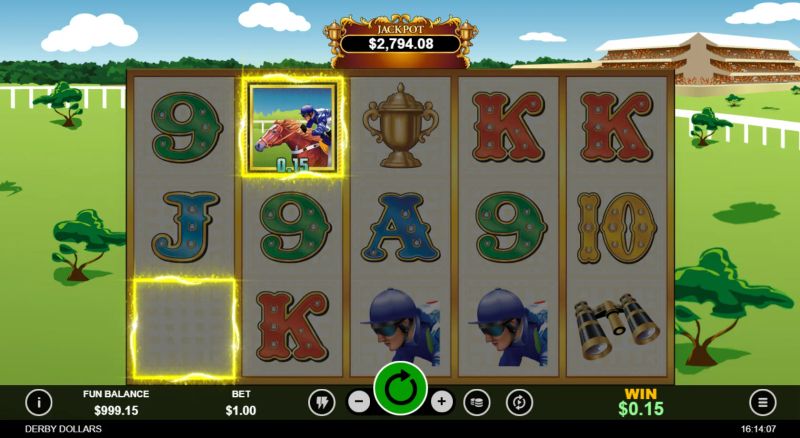
Task: Open the game info panel
Action: (38, 402)
